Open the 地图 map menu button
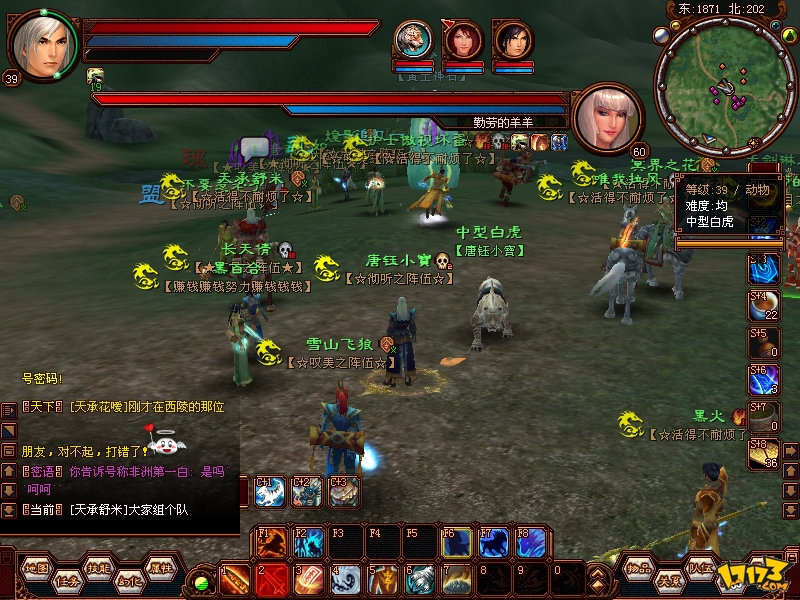This screenshot has width=800, height=600. (x=36, y=567)
